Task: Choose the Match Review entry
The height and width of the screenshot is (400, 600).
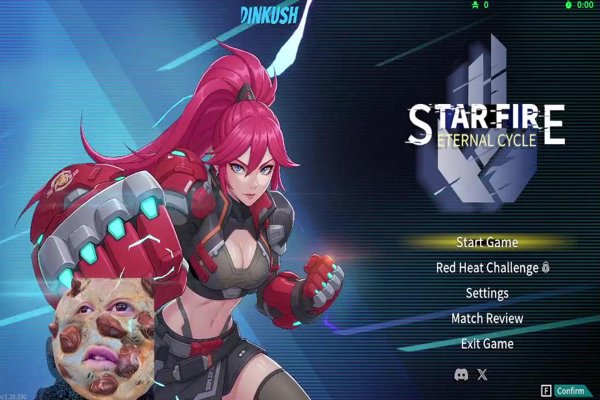Action: pos(487,318)
